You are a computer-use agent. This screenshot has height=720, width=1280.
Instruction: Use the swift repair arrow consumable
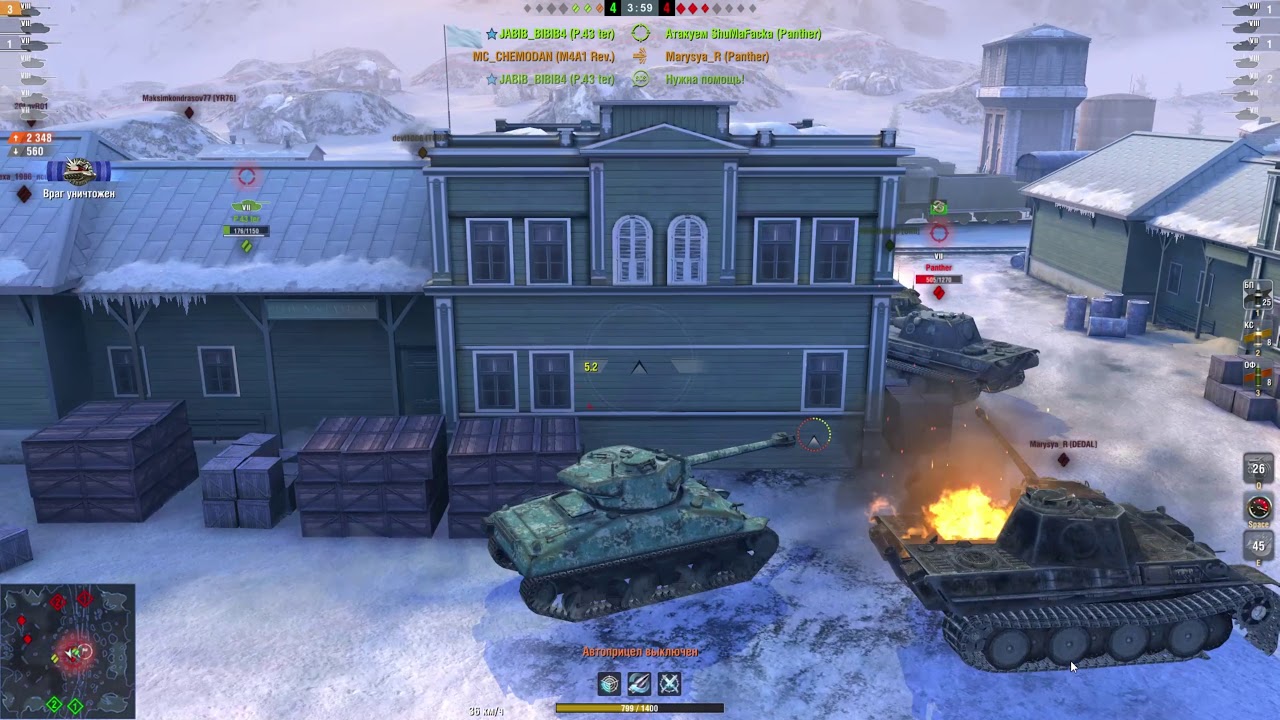pos(638,684)
